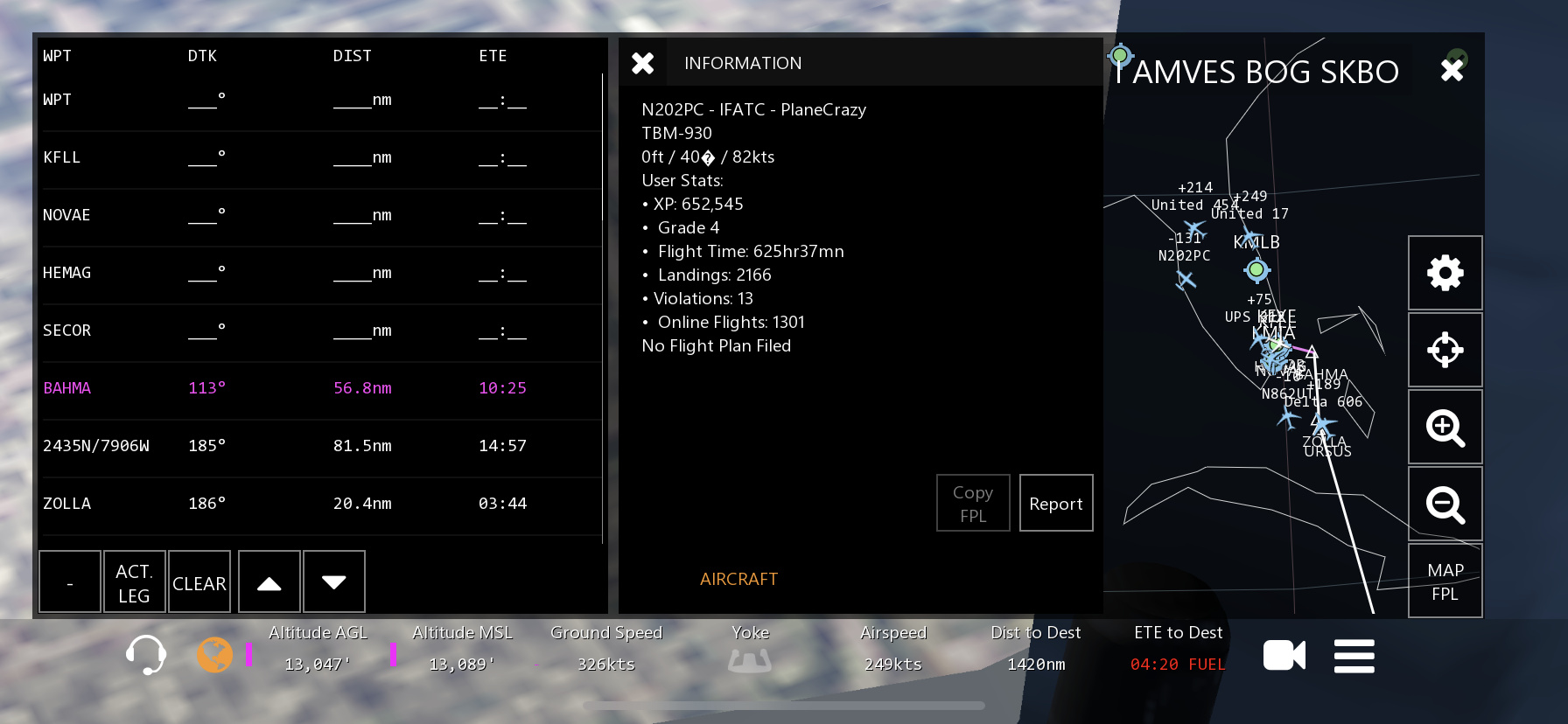
Task: Zoom out on the map
Action: 1445,505
